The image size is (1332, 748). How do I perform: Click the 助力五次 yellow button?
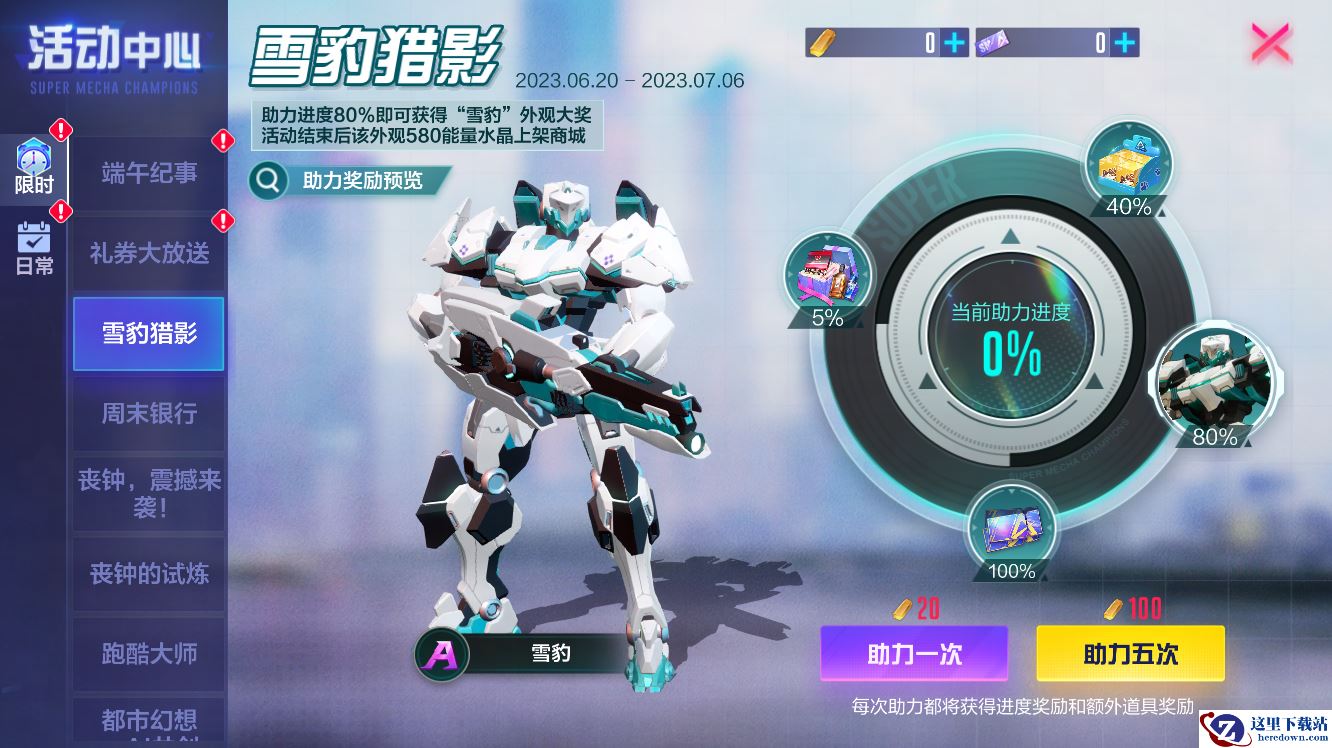point(1130,654)
